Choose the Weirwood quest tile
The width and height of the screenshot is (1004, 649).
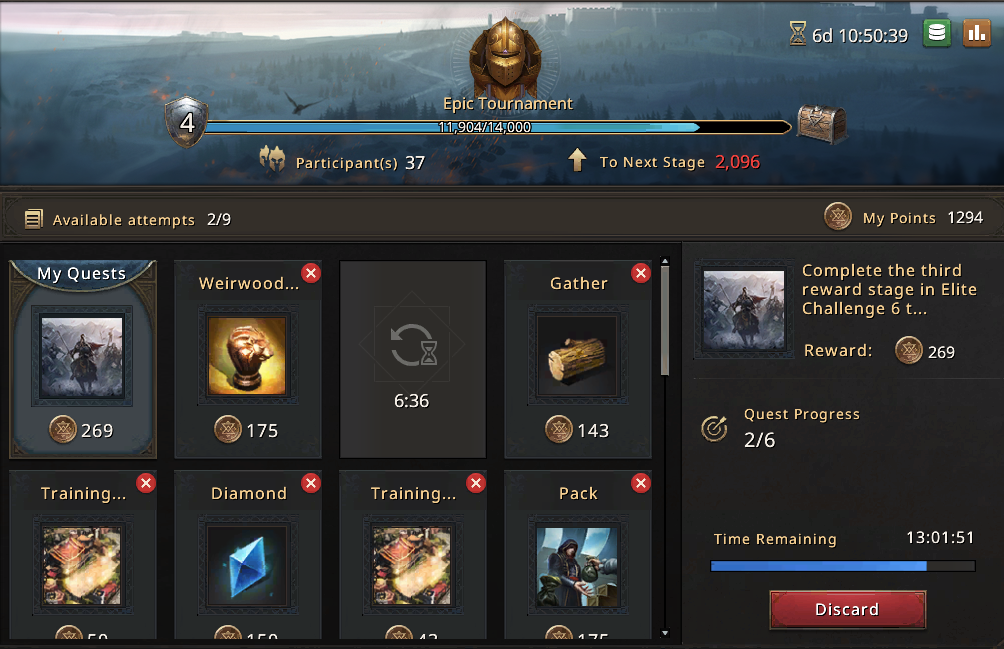(x=247, y=358)
